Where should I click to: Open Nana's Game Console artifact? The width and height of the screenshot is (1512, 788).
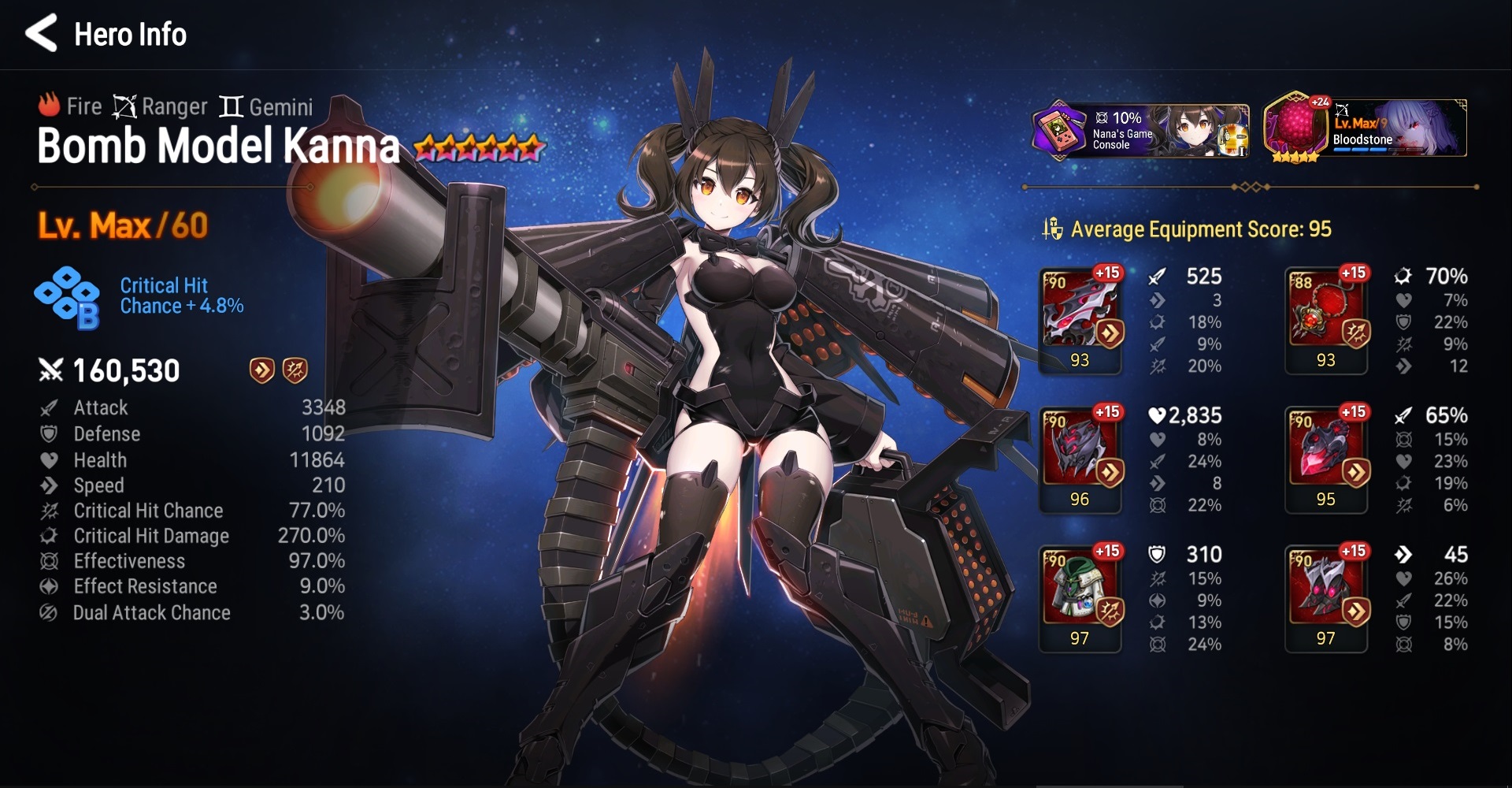point(1140,129)
